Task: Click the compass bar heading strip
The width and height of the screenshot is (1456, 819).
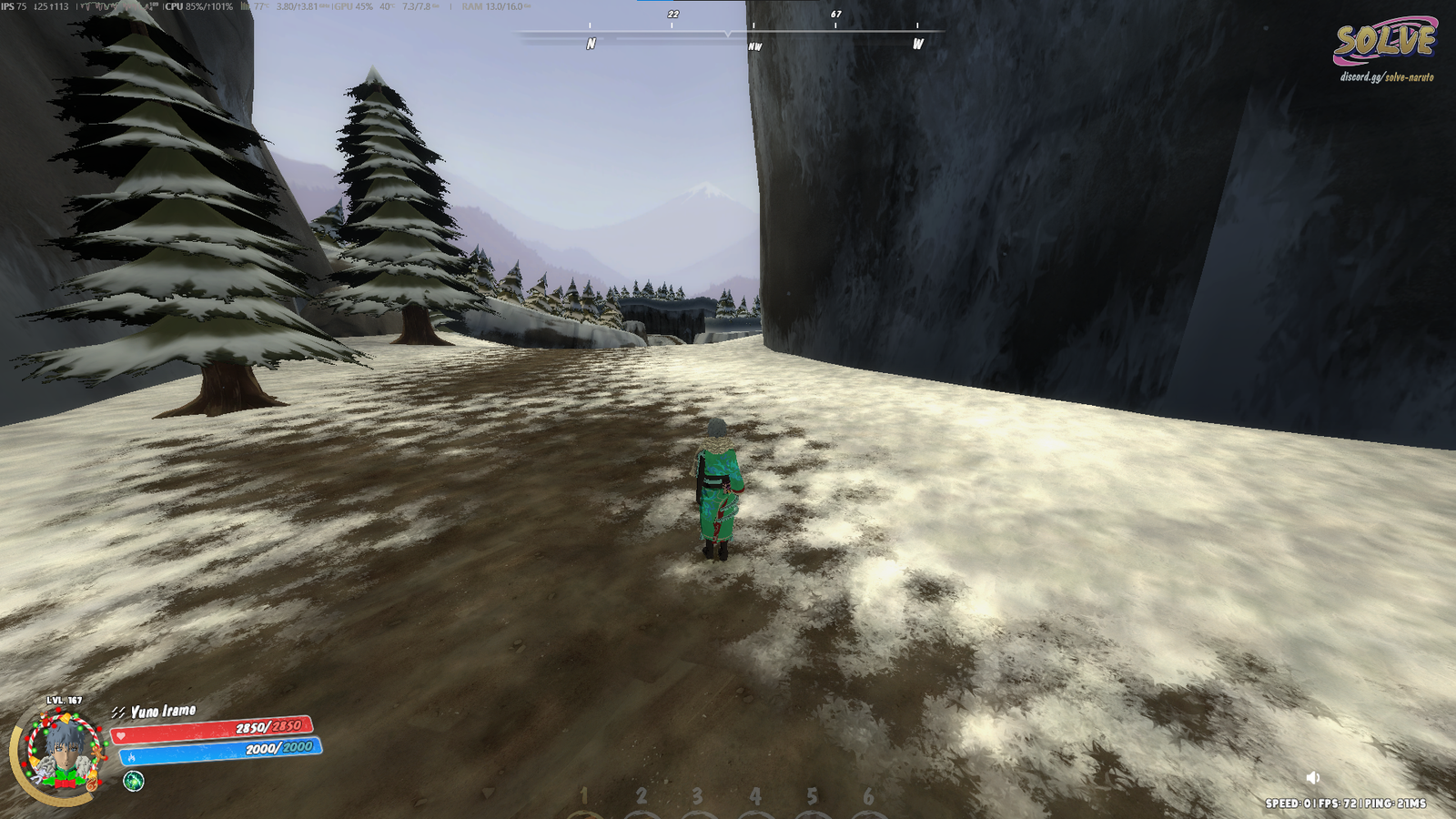Action: click(728, 35)
